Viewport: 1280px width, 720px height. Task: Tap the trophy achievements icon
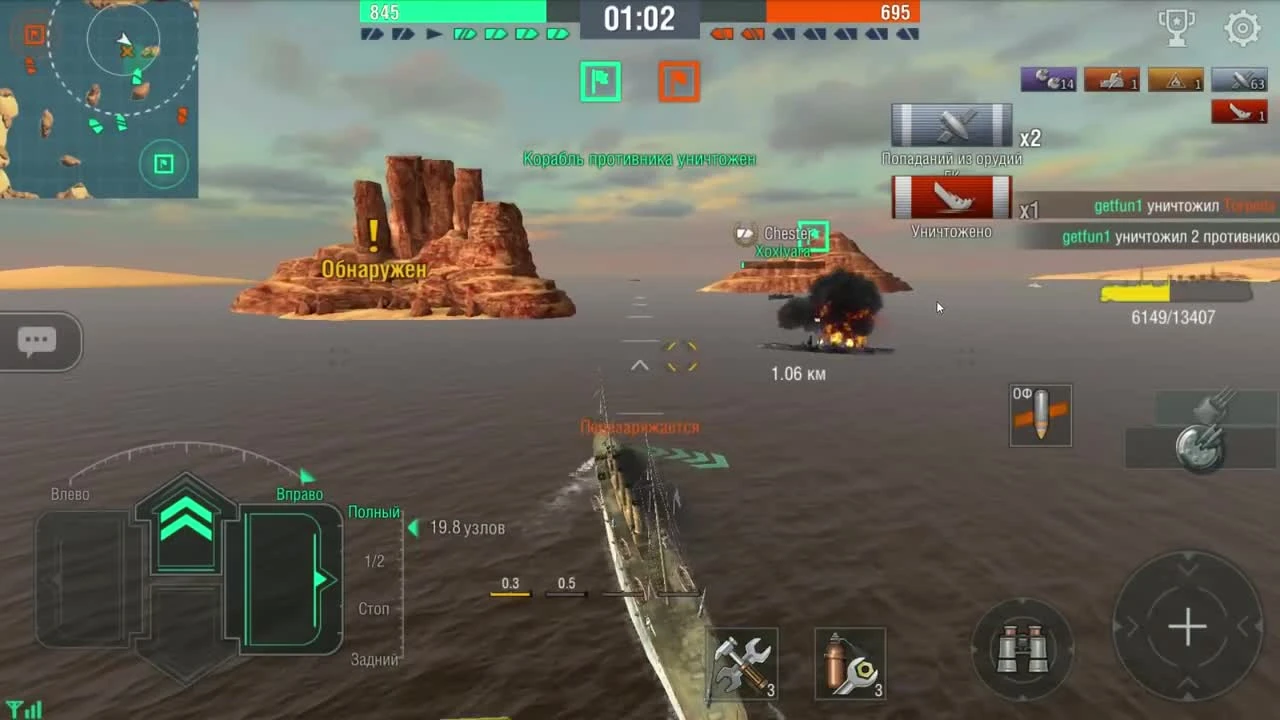click(x=1175, y=28)
